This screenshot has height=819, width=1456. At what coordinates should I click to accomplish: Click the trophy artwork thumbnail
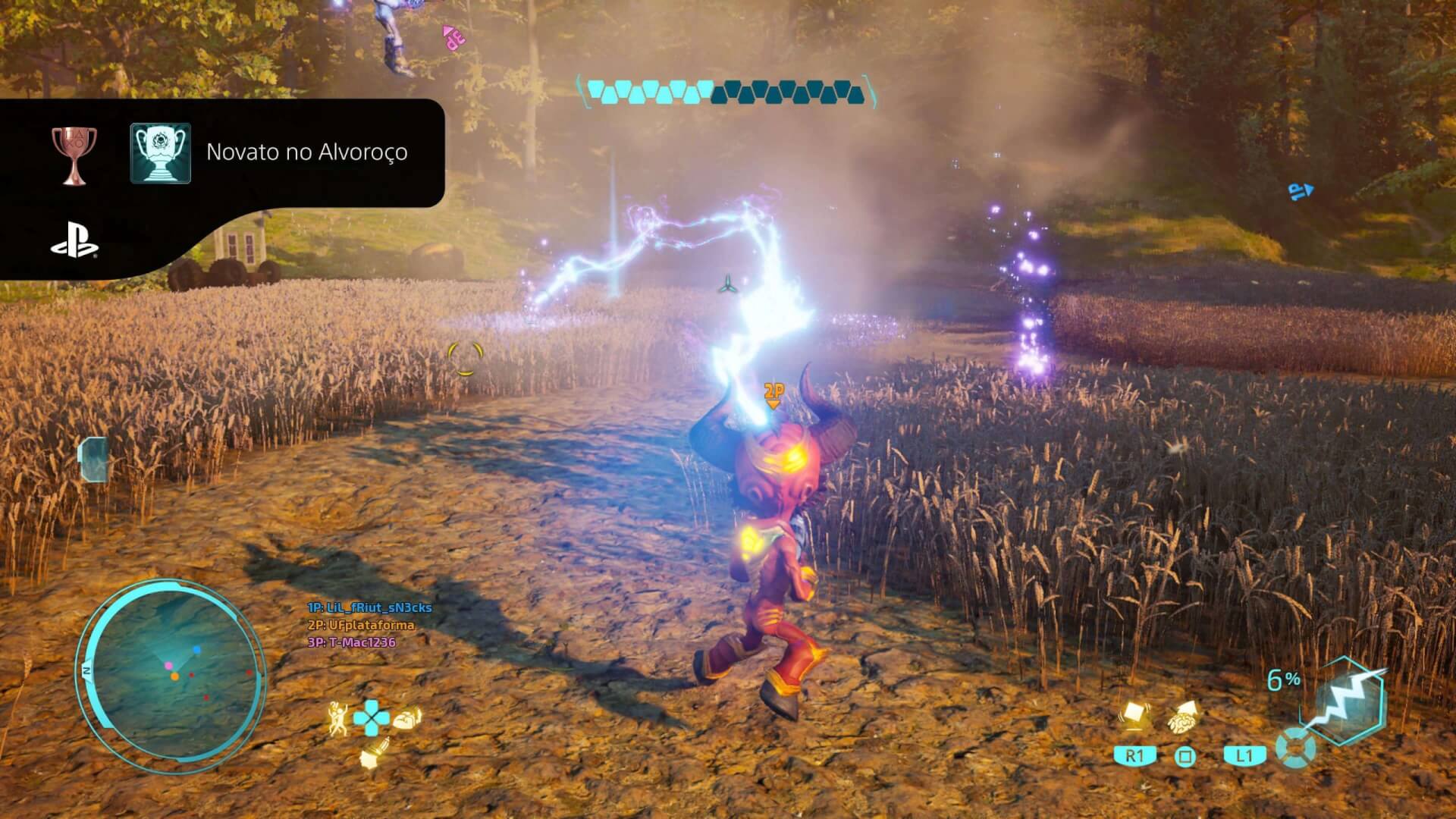tap(160, 153)
